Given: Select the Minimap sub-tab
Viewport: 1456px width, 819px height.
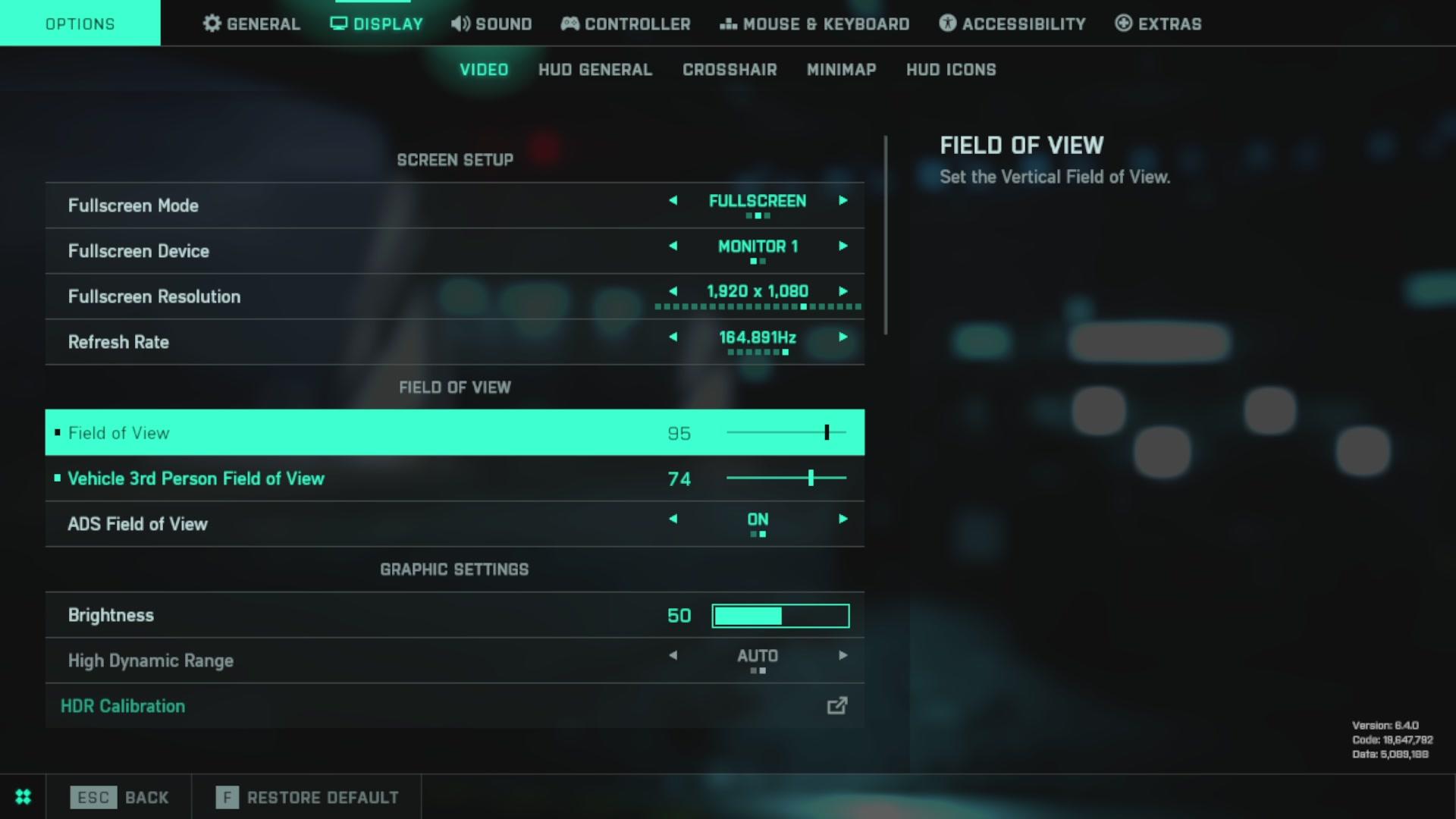Looking at the screenshot, I should (841, 70).
